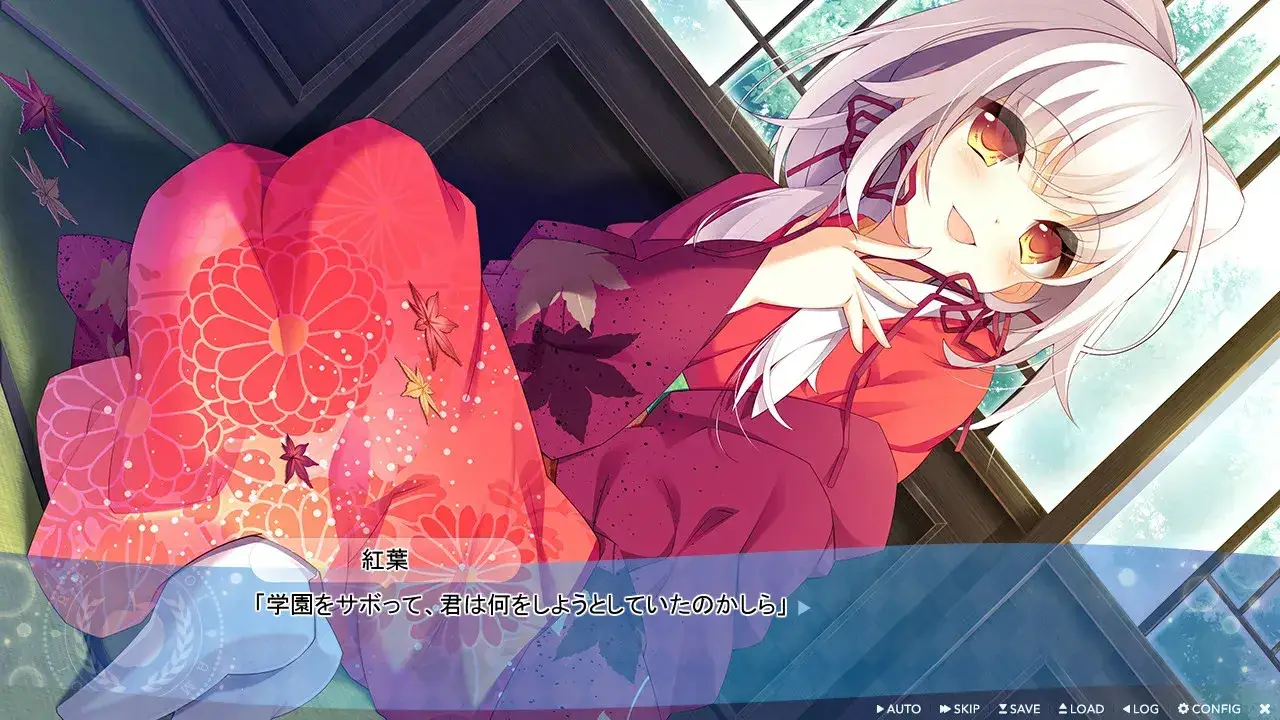
Task: Click the SAVE down-arrow icon
Action: coord(1004,709)
